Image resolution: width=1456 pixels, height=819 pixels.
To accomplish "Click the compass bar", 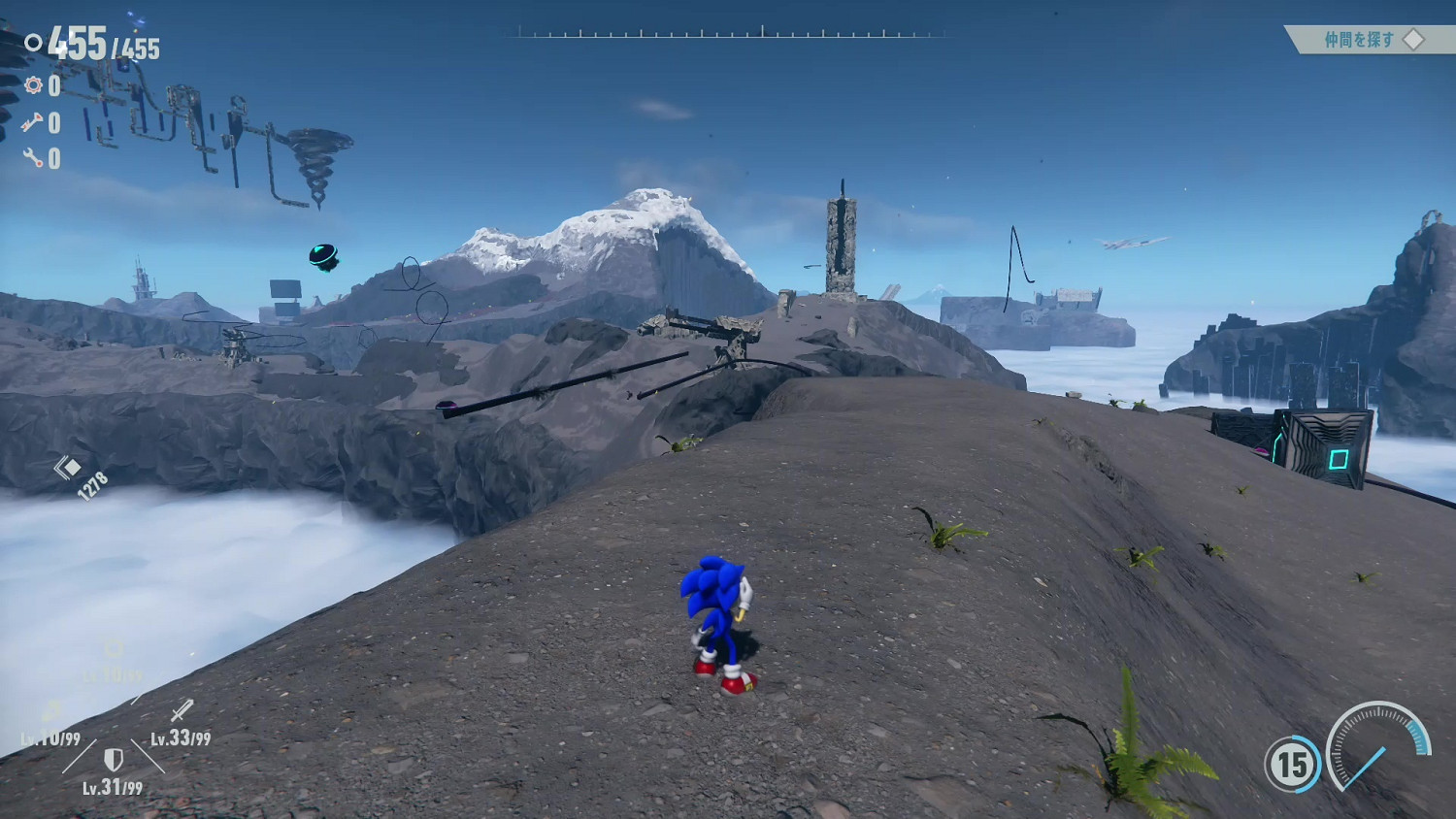I will (x=728, y=33).
